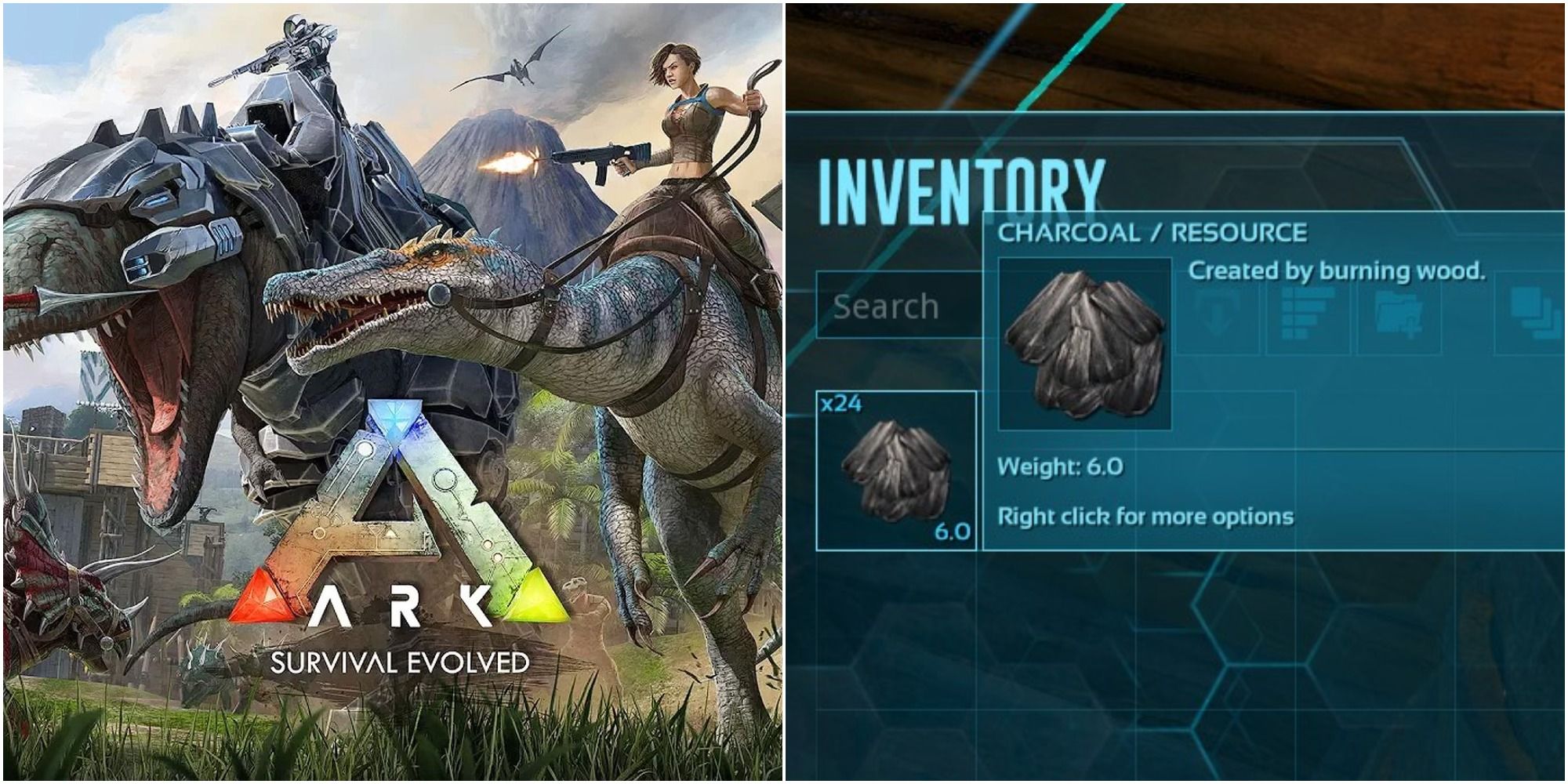Click the stacked squares icon
Screen dimensions: 1568x784
click(1534, 313)
